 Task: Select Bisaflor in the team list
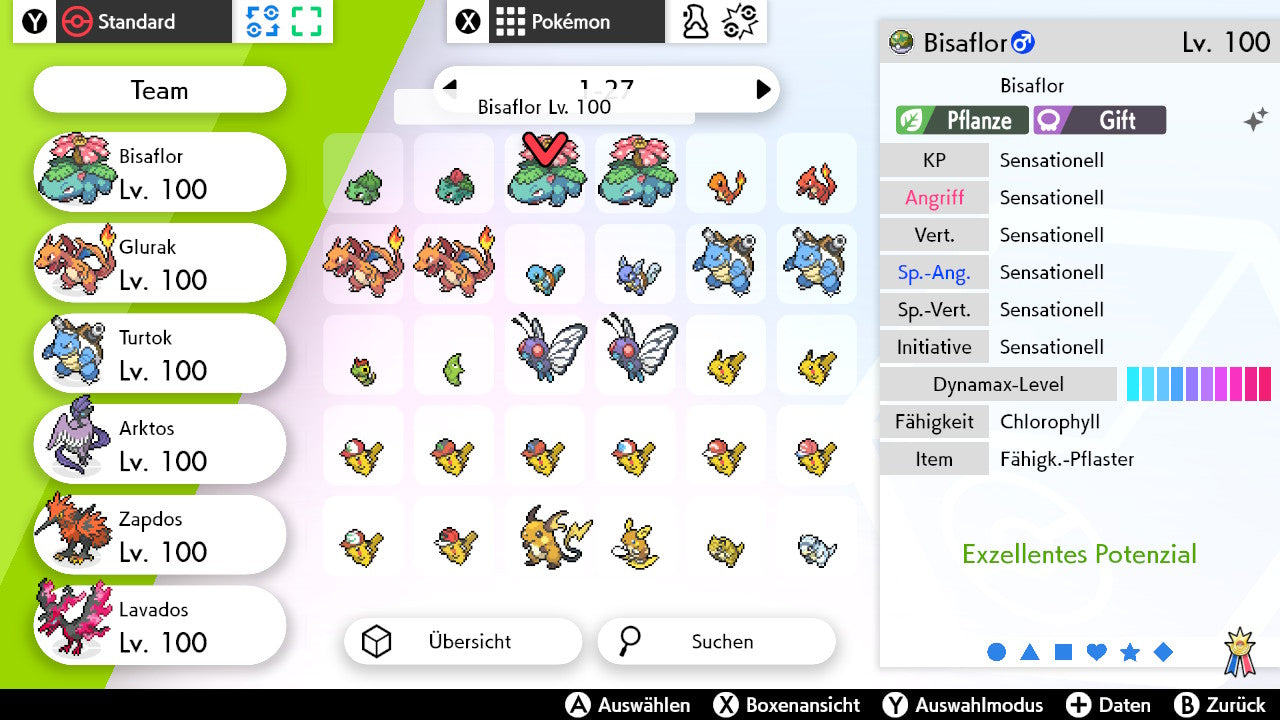pos(160,173)
